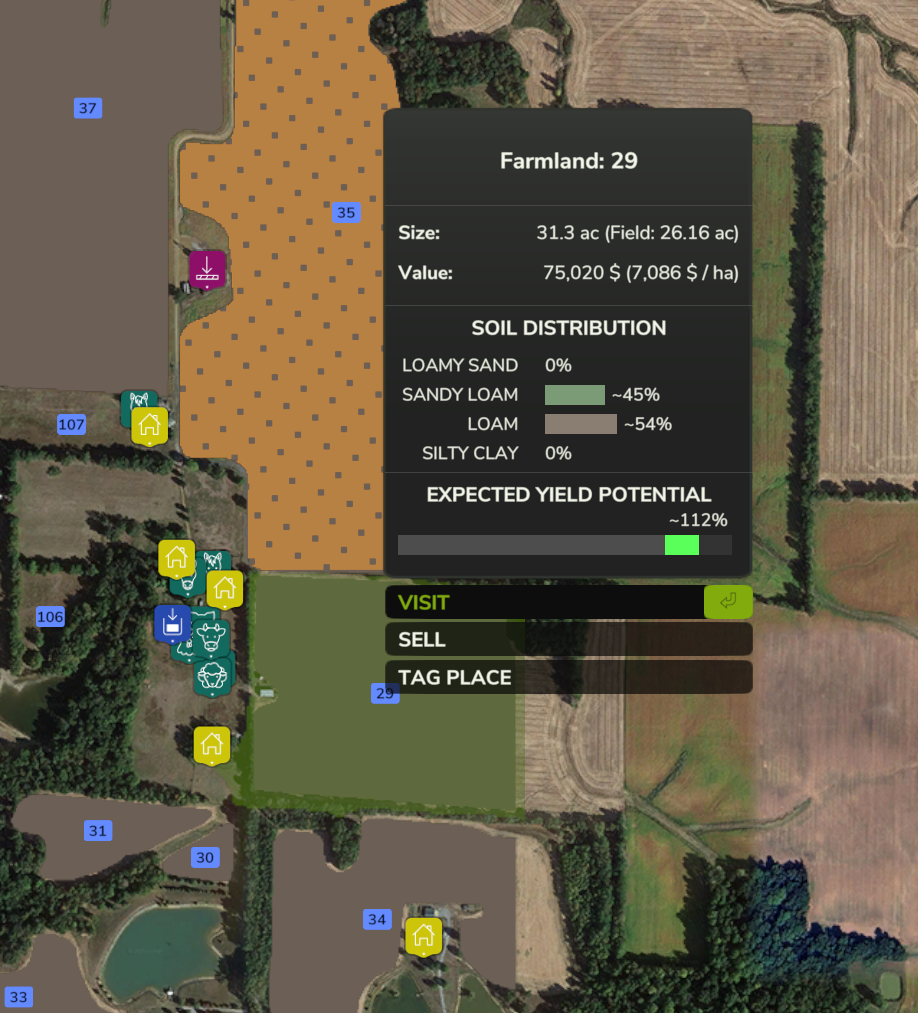
Task: Click the cow pasture map icon
Action: pyautogui.click(x=211, y=636)
